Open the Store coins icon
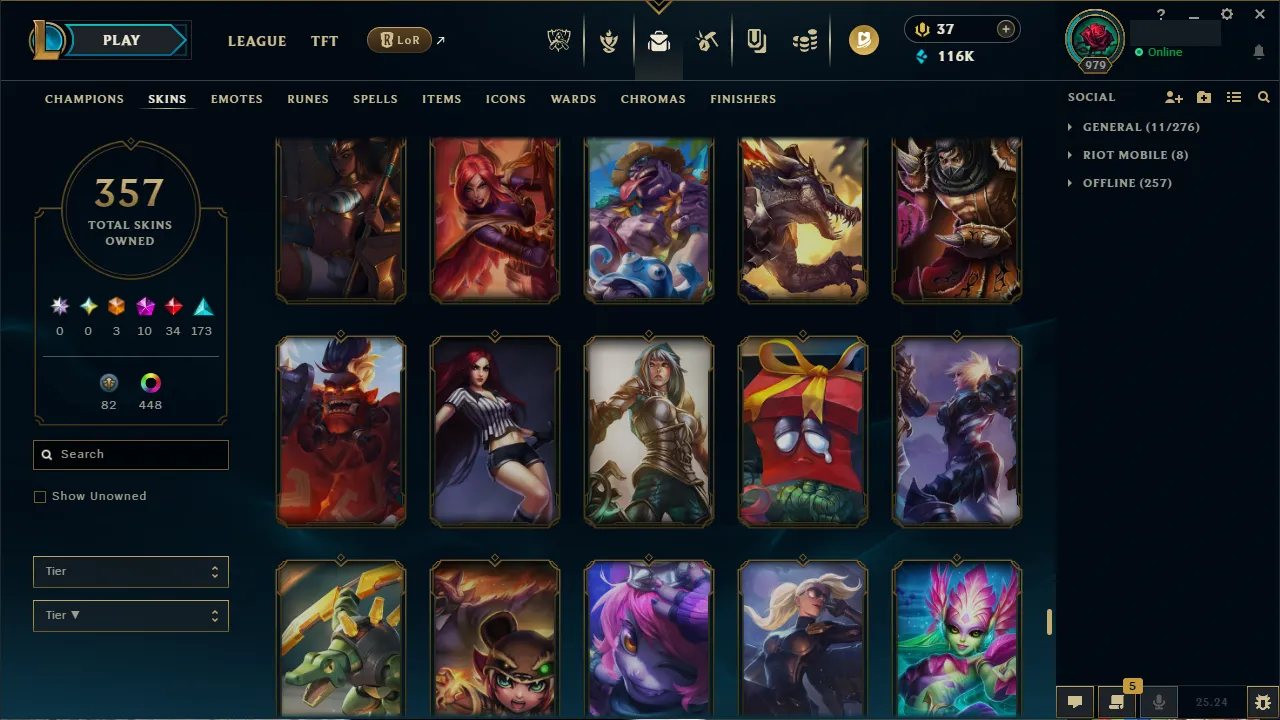Viewport: 1280px width, 720px height. point(806,40)
